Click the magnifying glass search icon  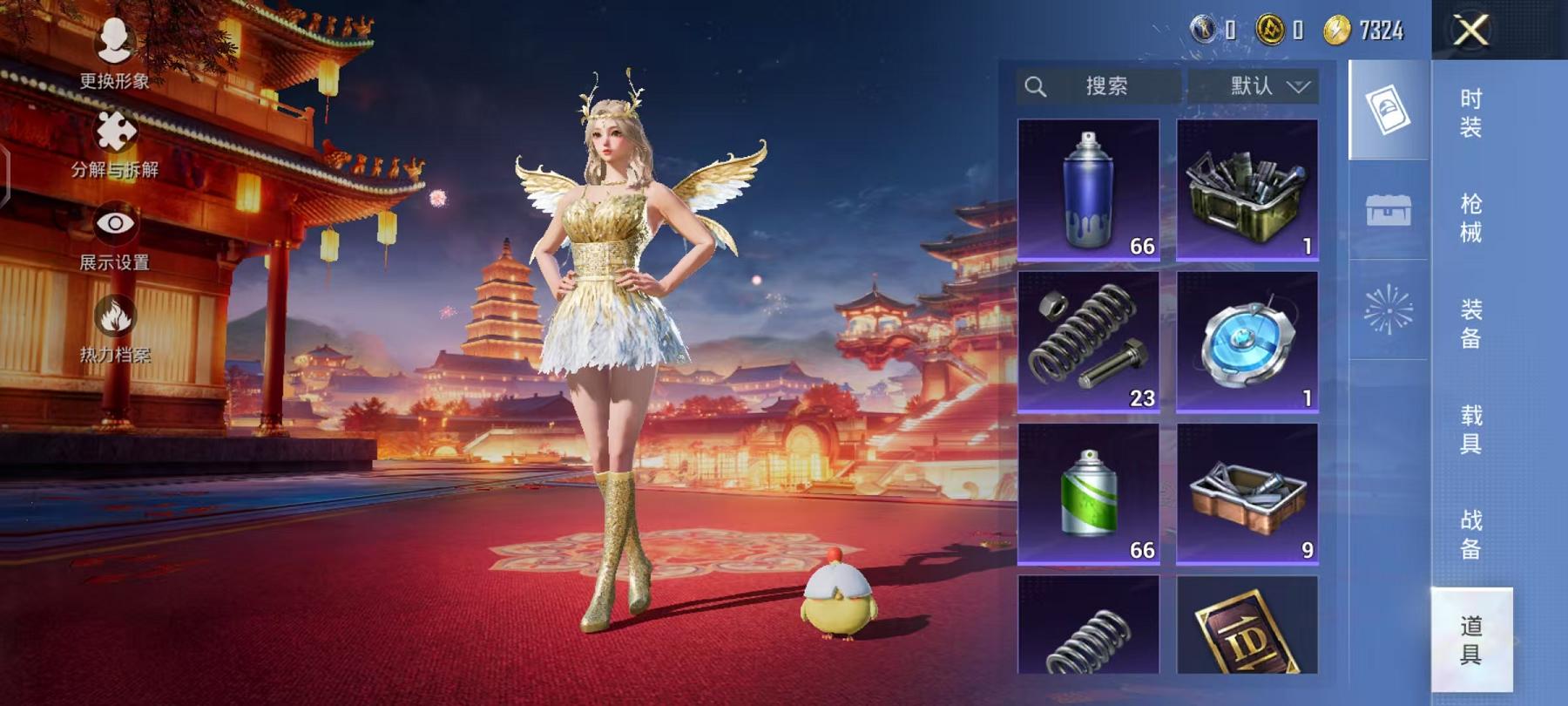[x=1036, y=86]
